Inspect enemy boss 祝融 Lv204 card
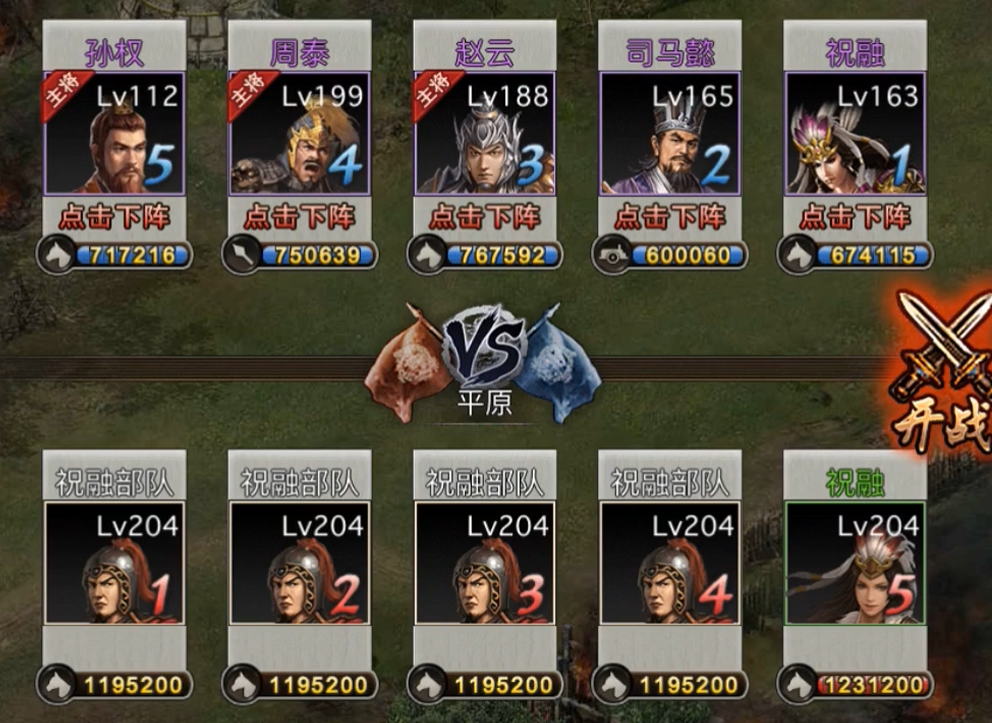This screenshot has height=723, width=992. click(855, 563)
